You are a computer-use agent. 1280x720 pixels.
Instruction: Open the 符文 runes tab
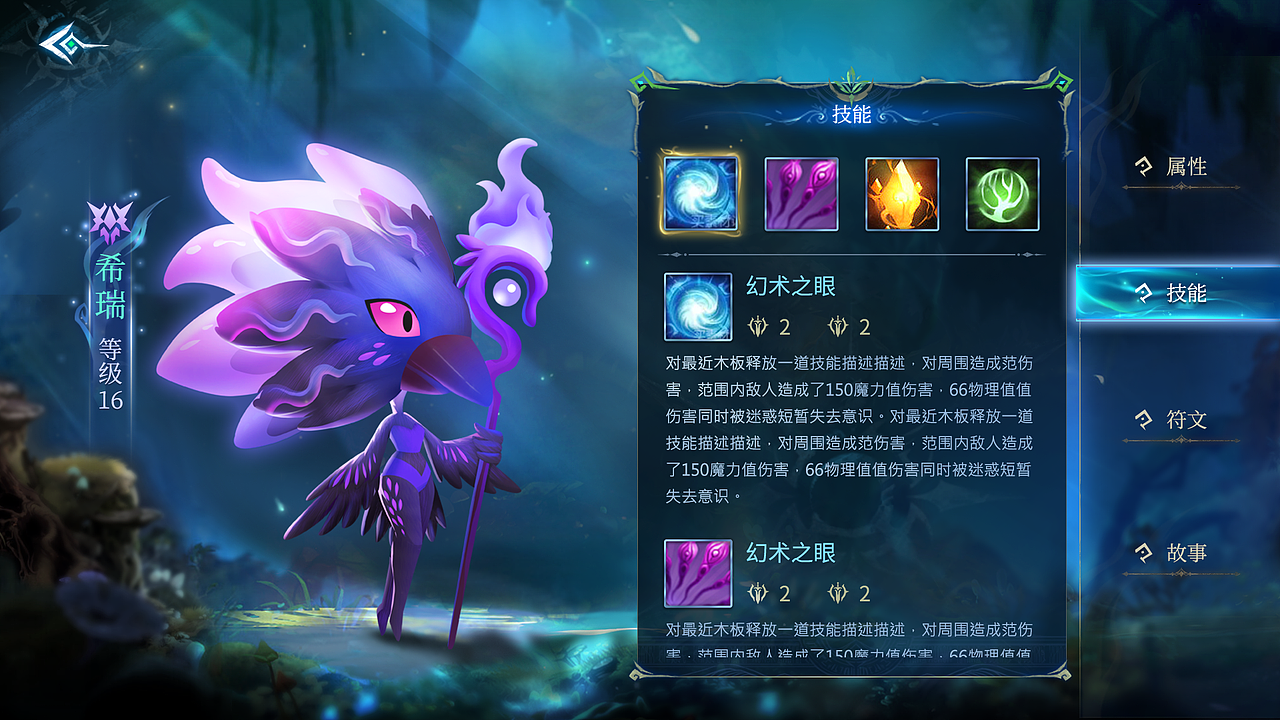tap(1185, 420)
